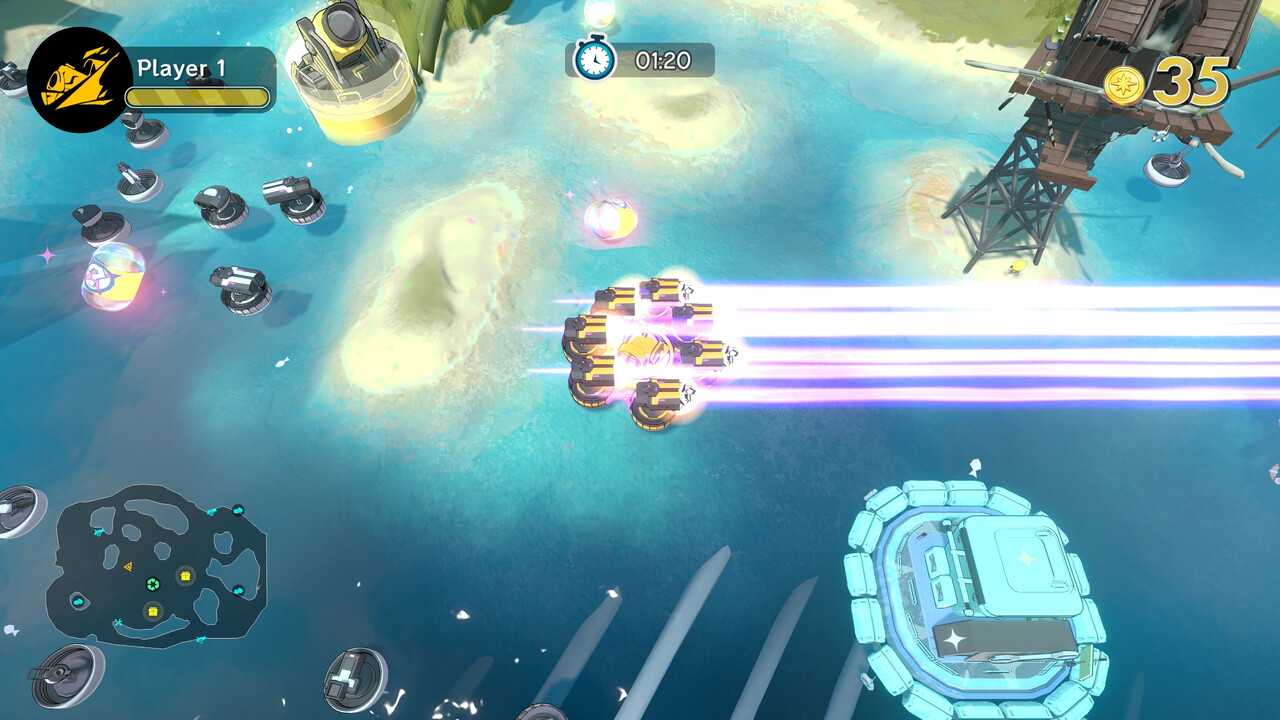
Task: Select the stopwatch timer icon
Action: point(593,58)
